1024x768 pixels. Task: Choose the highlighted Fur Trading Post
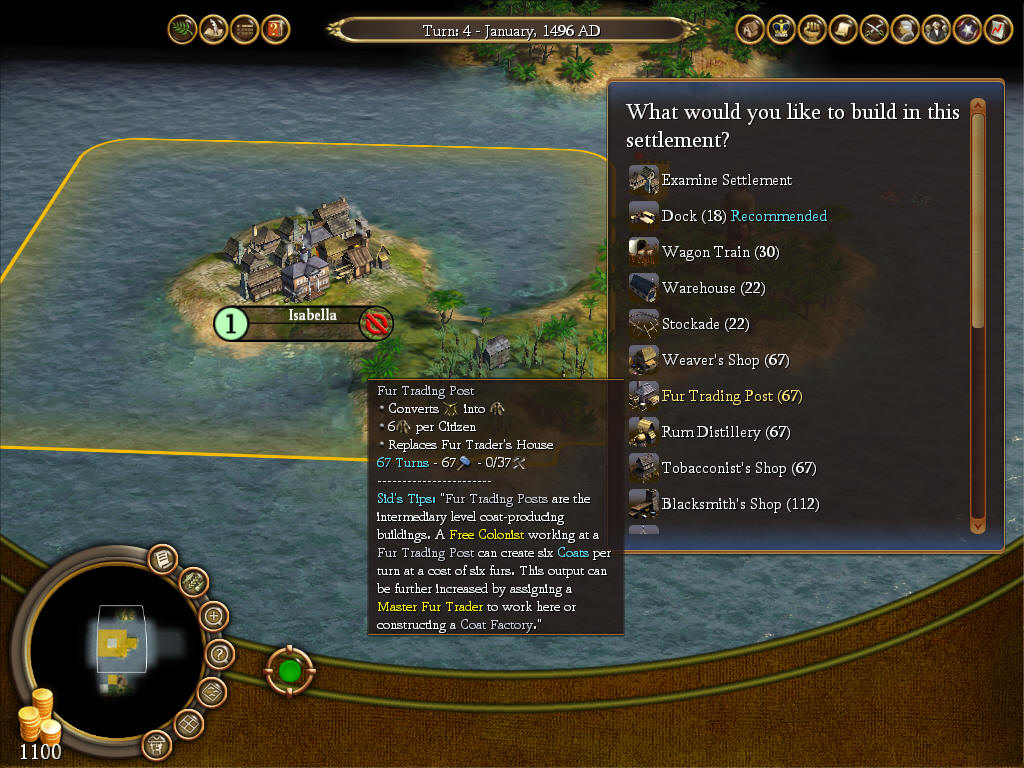pos(731,396)
